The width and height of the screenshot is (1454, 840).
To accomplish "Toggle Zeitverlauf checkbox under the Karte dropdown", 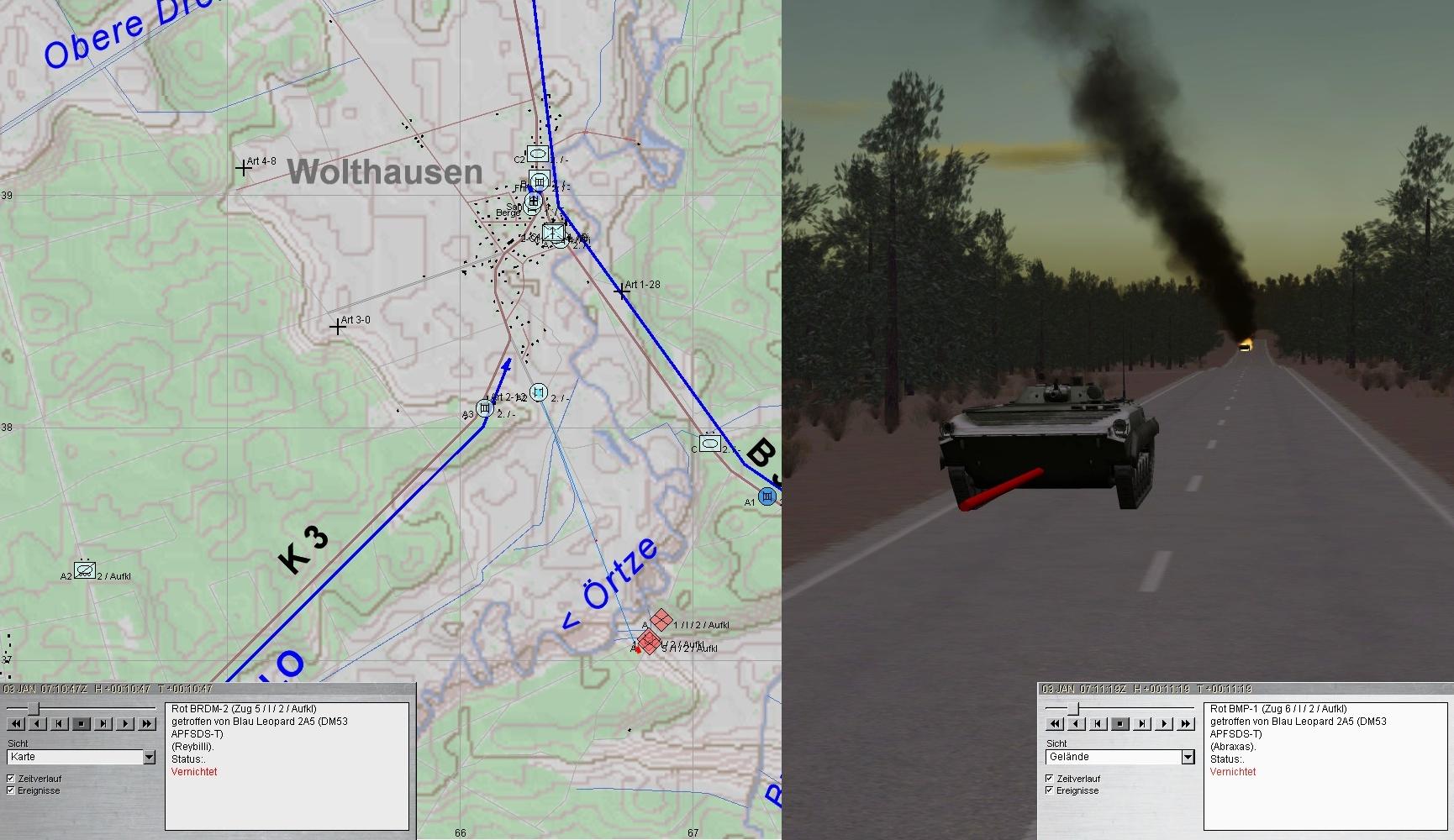I will coord(11,779).
